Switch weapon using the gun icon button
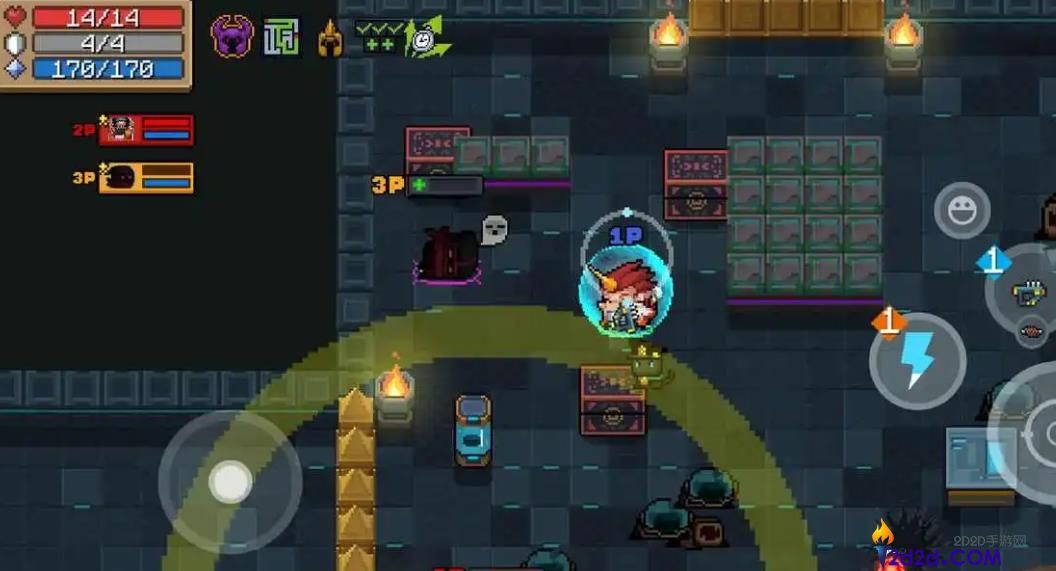Image resolution: width=1056 pixels, height=571 pixels. [x=1028, y=291]
